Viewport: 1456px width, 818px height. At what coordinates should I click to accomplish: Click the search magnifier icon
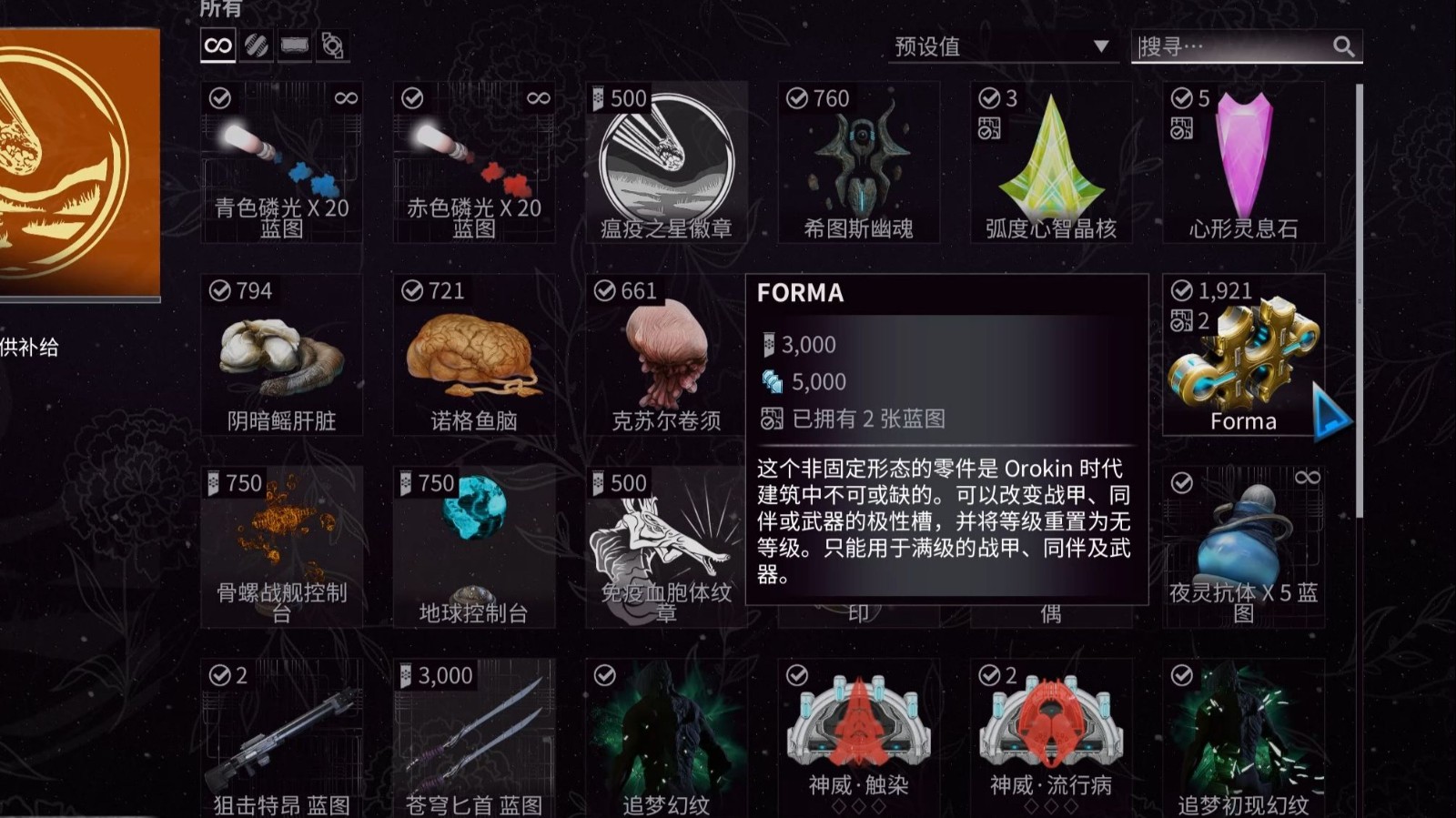click(1344, 46)
